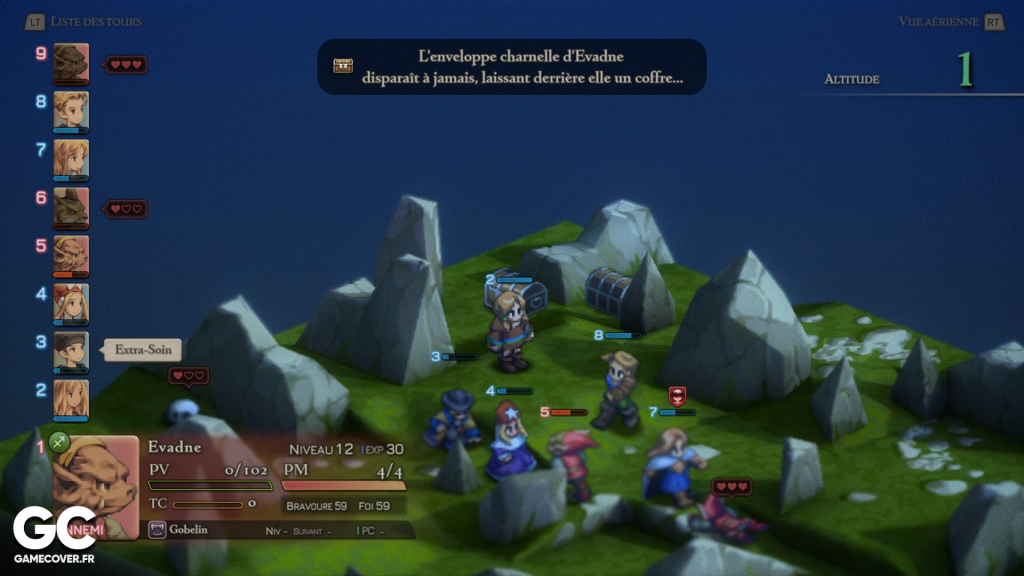Select the turn 4 portrait in the turn list

71,301
